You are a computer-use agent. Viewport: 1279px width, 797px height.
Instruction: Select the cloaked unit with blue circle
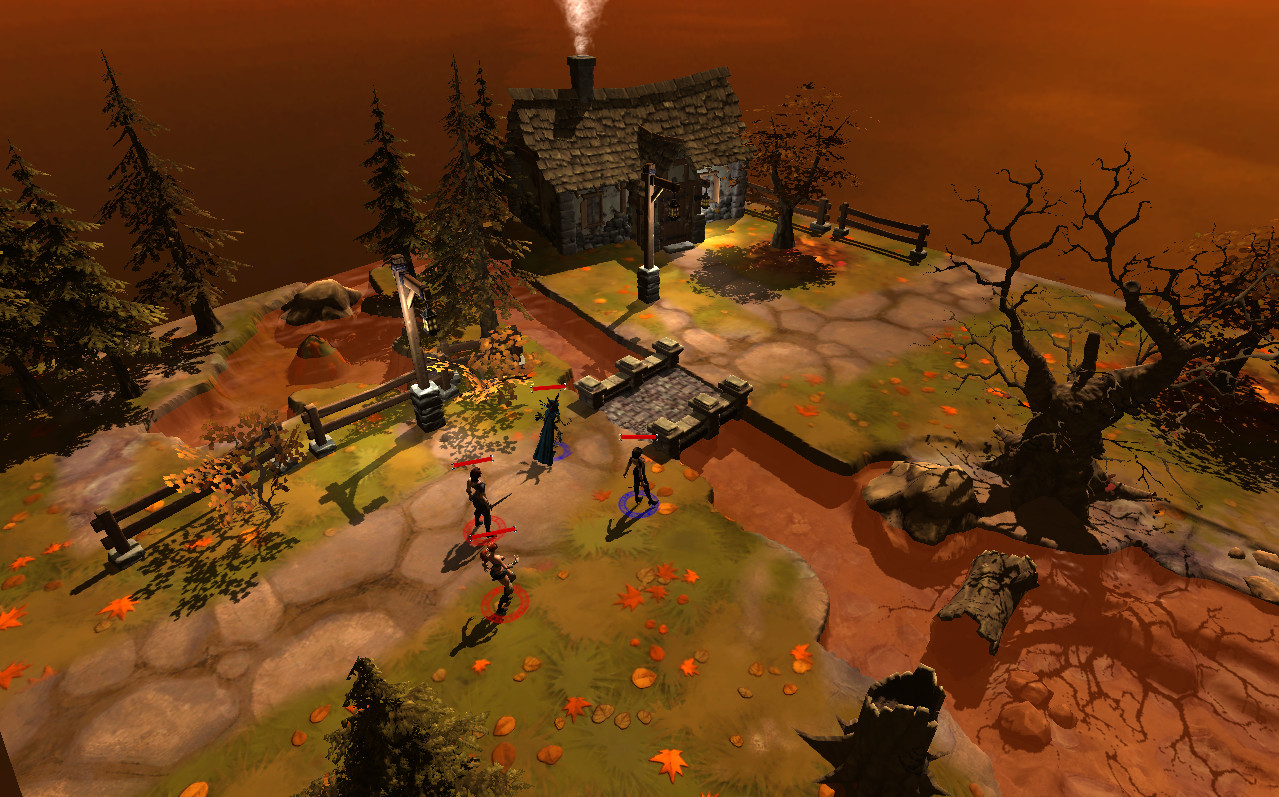pyautogui.click(x=547, y=432)
